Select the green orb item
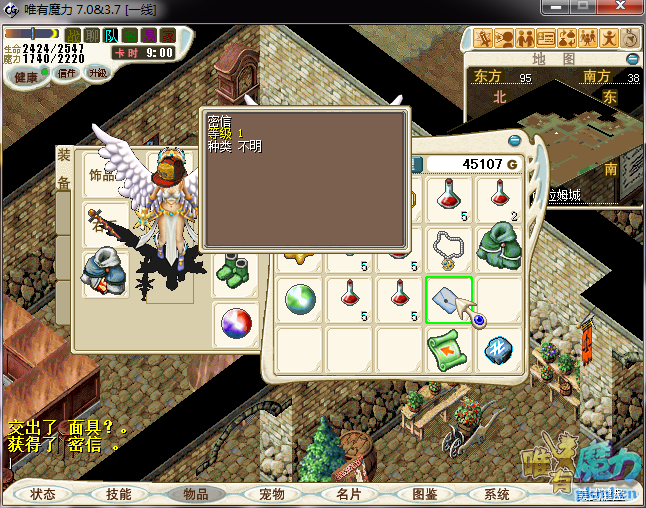This screenshot has width=646, height=508. point(300,299)
